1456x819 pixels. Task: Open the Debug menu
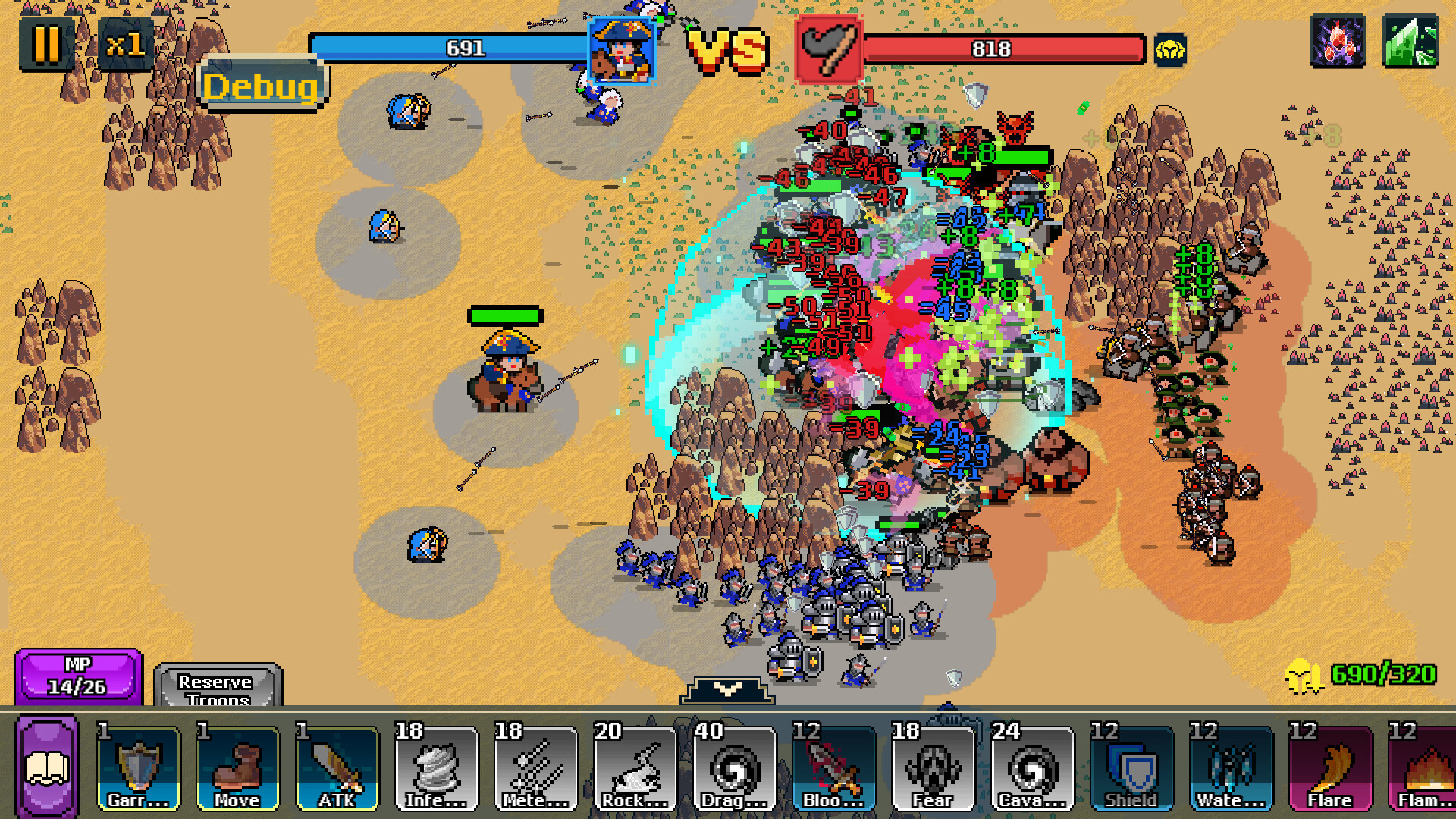coord(262,85)
